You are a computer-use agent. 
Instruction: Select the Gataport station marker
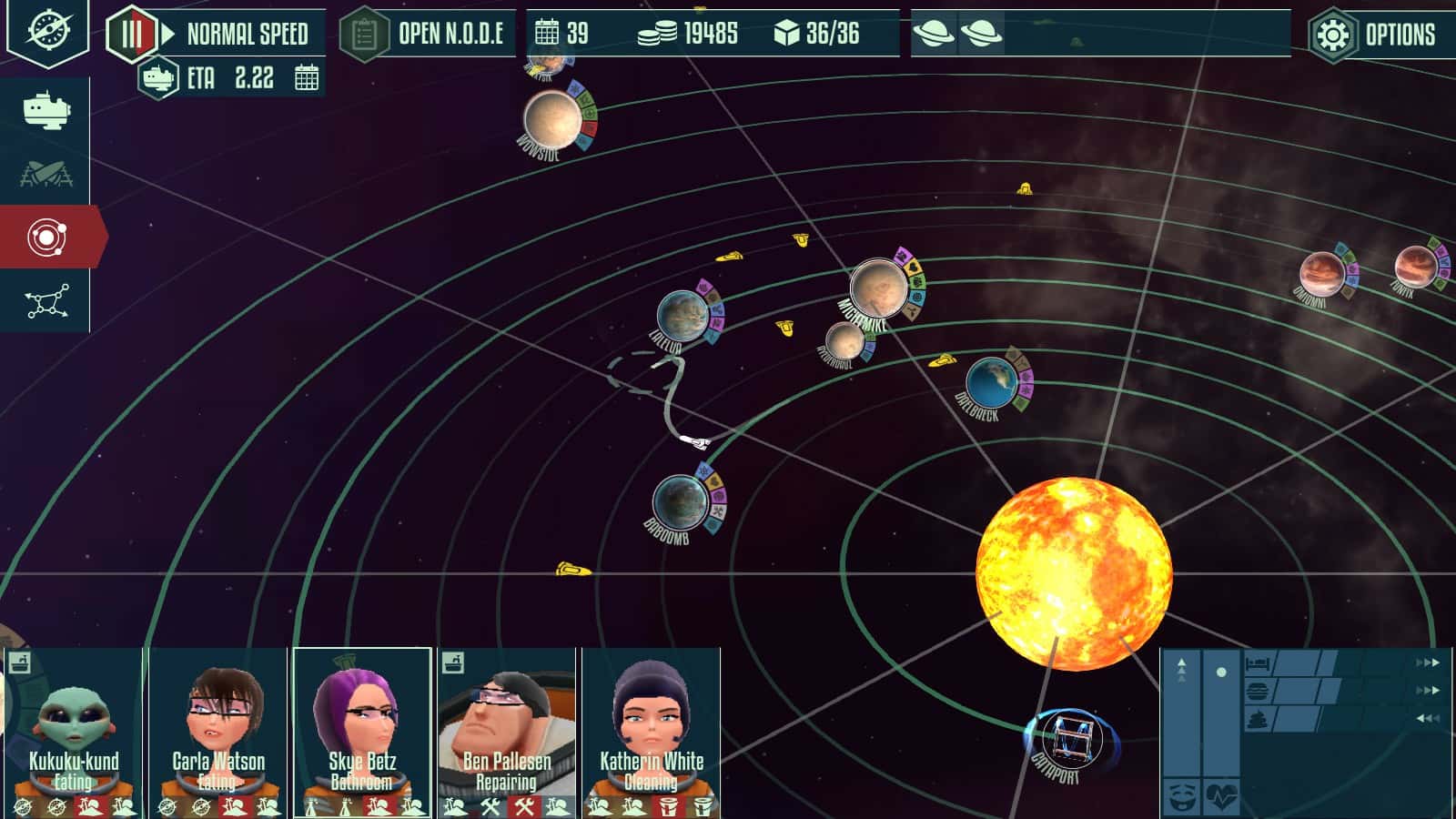(x=1064, y=739)
